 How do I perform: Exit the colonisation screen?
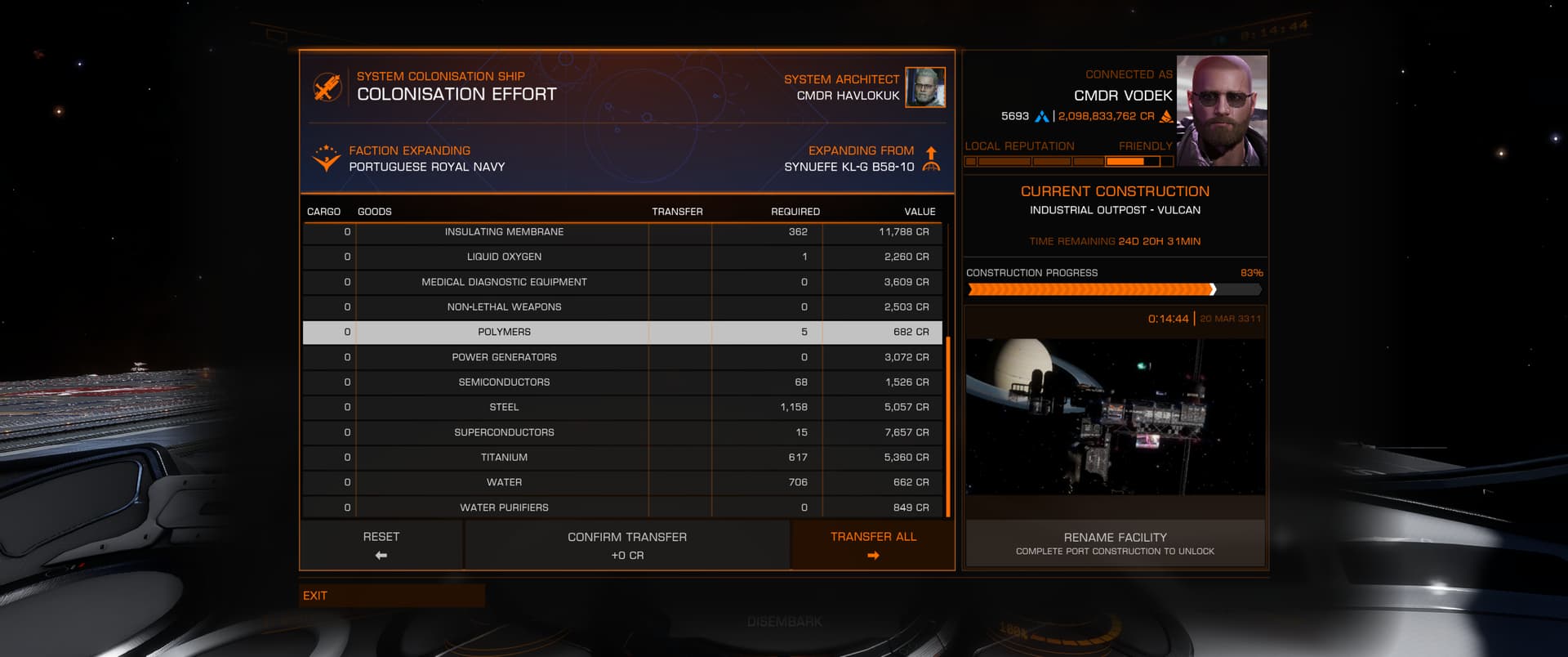392,596
